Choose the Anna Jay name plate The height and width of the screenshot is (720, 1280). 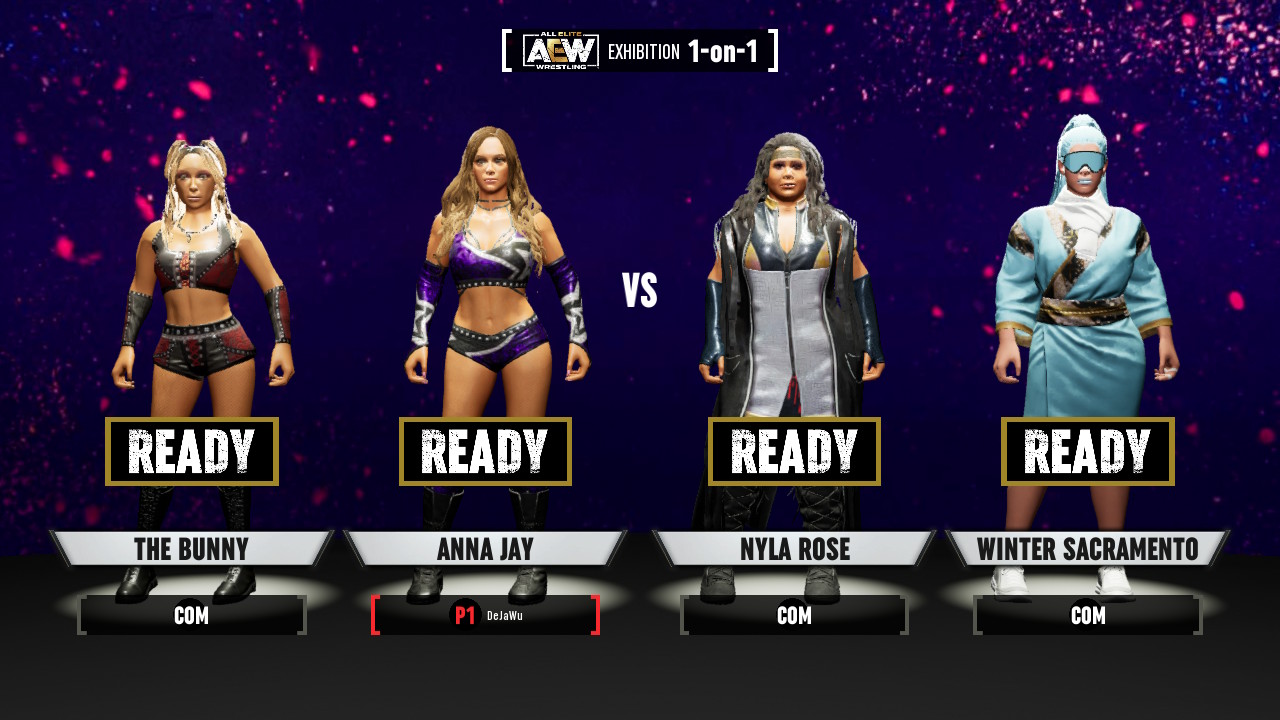tap(485, 549)
